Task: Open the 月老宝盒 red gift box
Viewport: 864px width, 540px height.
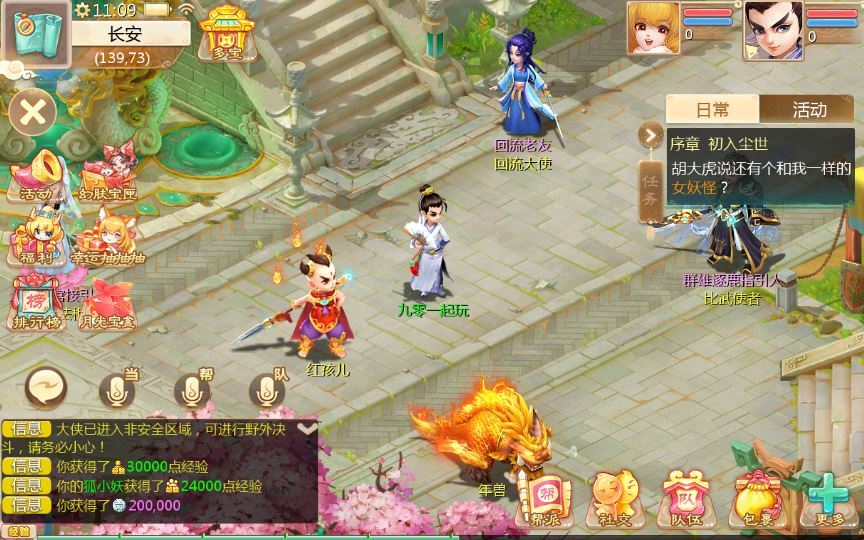Action: (108, 304)
